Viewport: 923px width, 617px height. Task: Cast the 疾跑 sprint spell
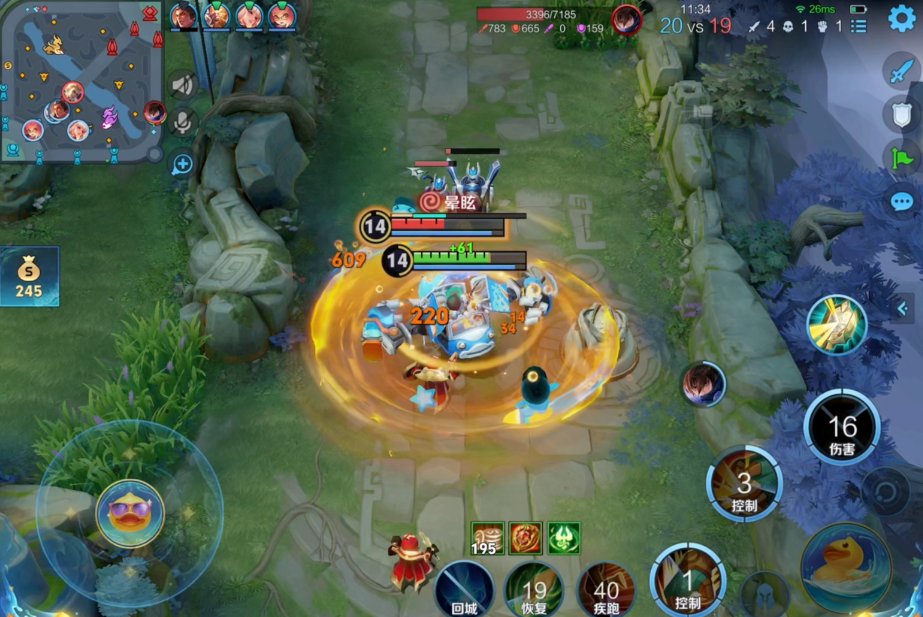(x=606, y=588)
